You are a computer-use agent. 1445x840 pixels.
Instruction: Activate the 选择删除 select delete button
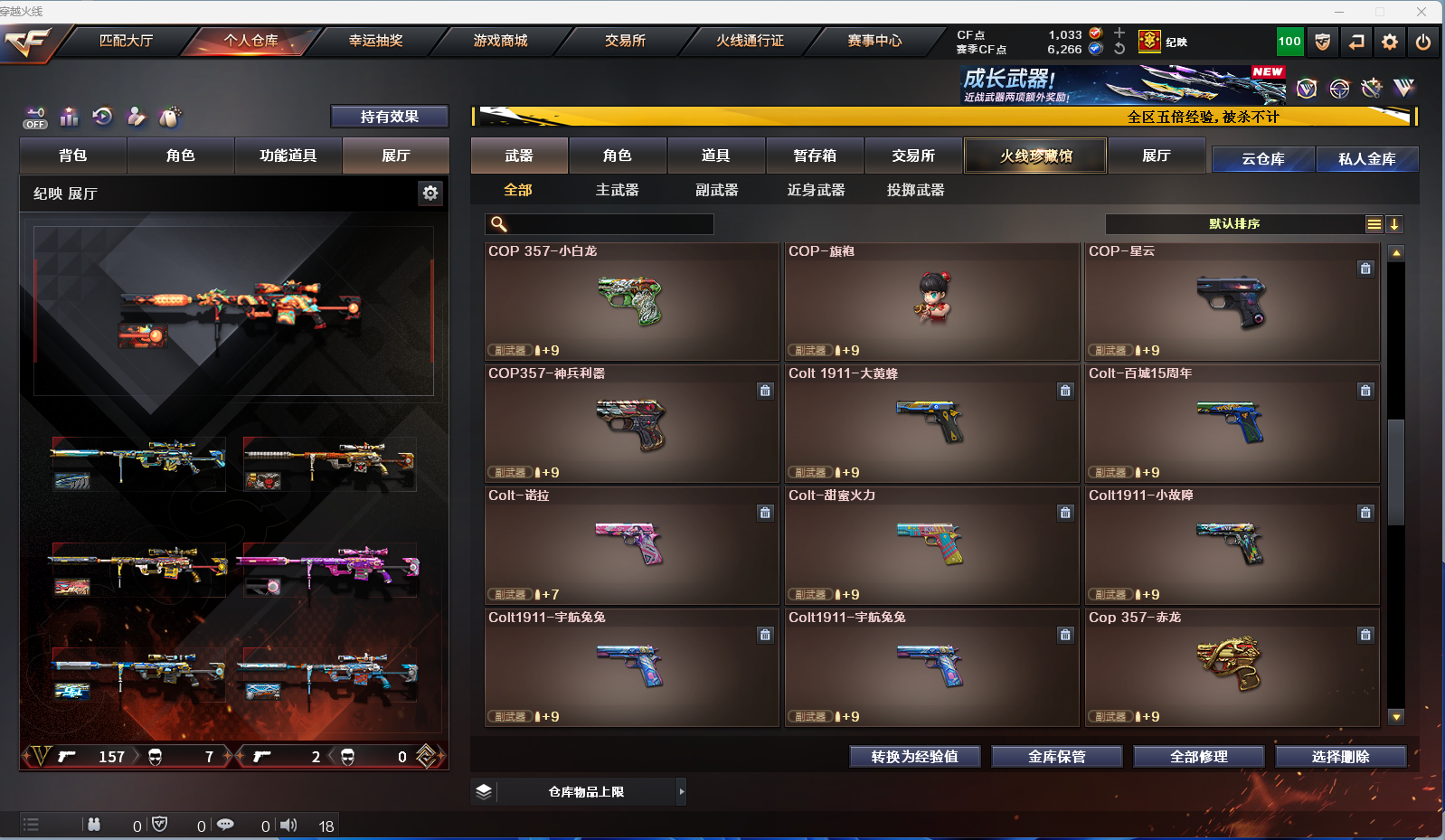click(x=1340, y=757)
